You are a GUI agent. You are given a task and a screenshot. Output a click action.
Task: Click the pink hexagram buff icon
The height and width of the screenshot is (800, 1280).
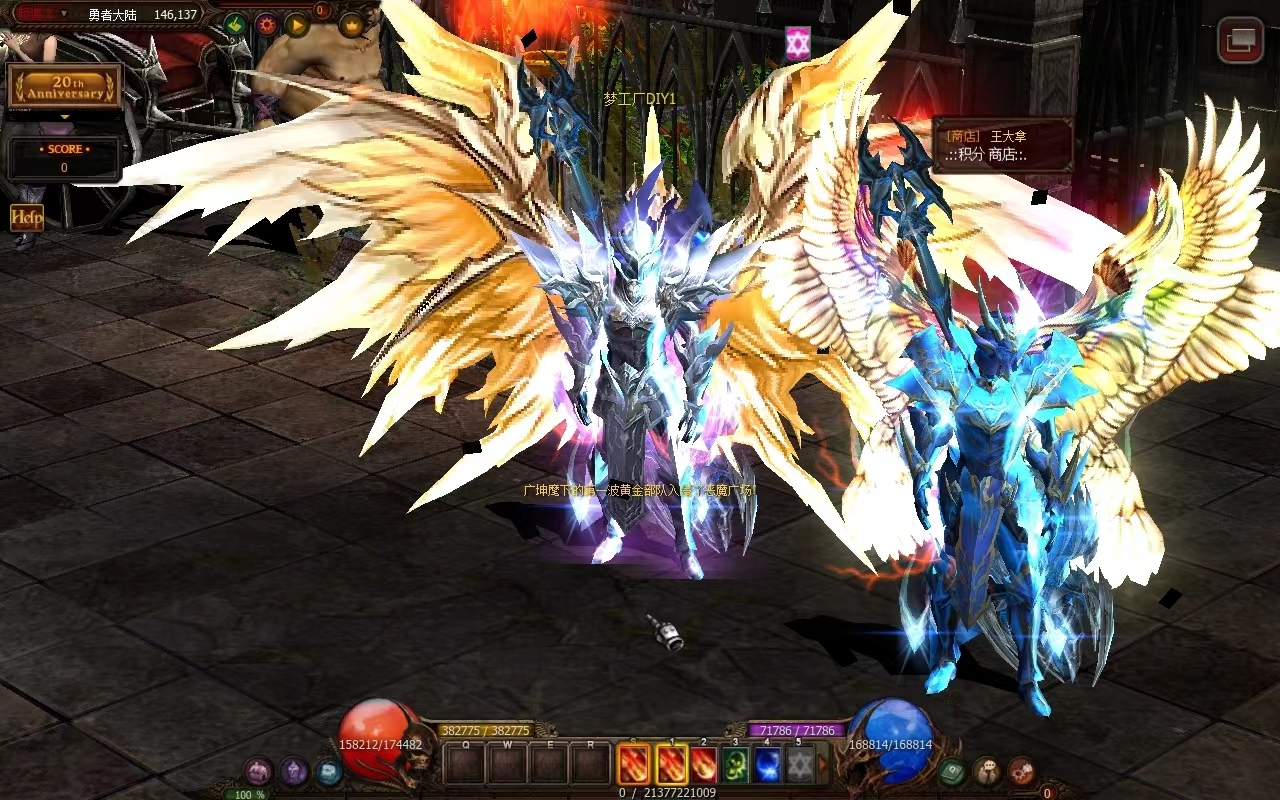(797, 43)
